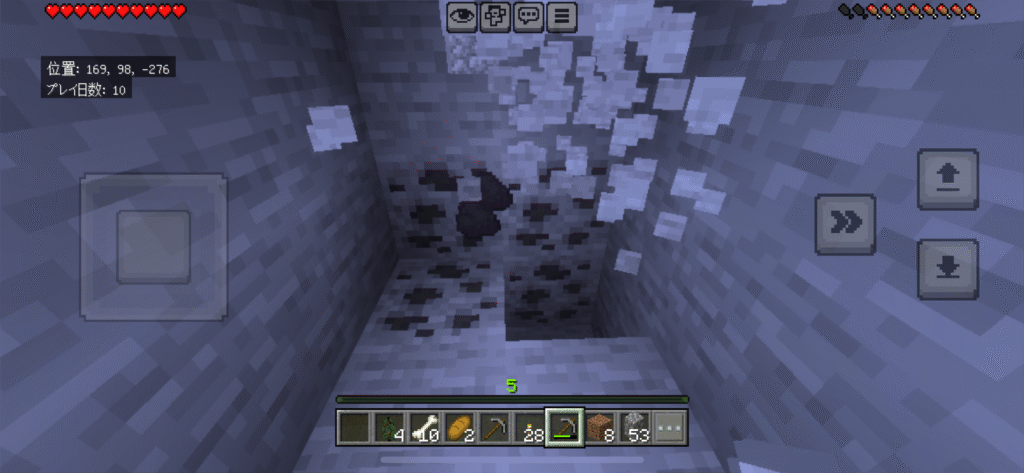Choose the bread hotbar slot

click(459, 428)
